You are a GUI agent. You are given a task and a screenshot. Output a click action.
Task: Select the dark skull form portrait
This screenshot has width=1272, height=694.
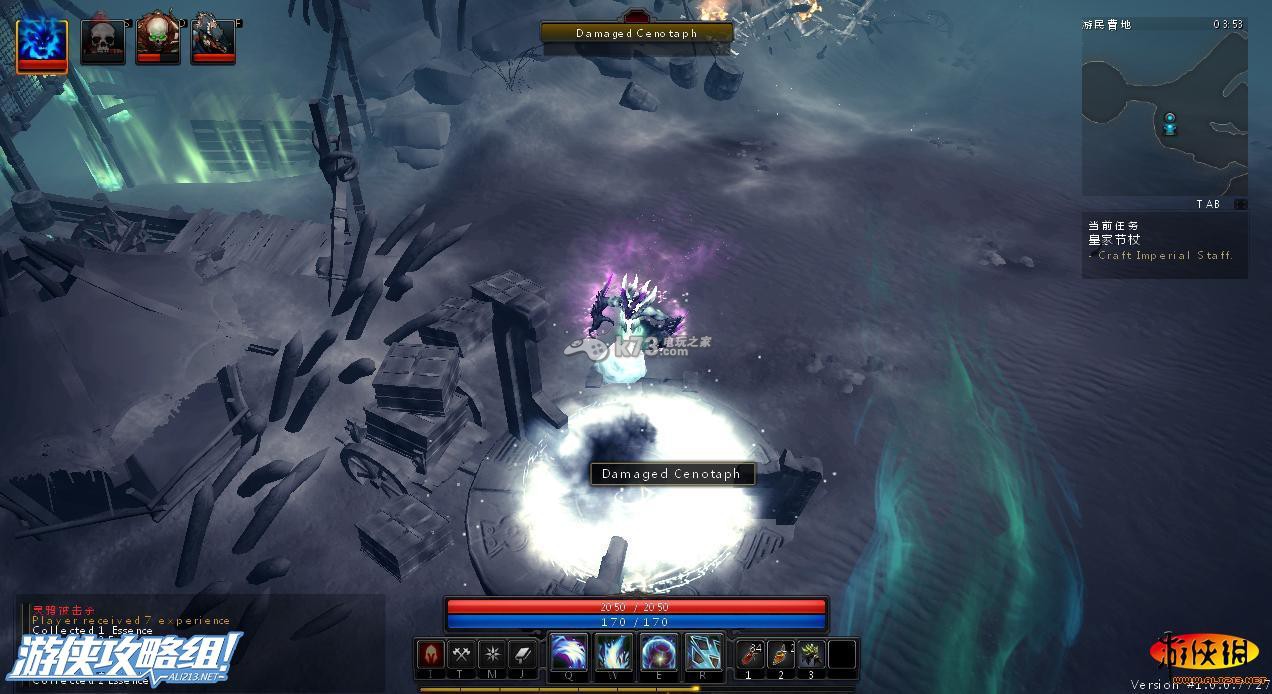103,41
